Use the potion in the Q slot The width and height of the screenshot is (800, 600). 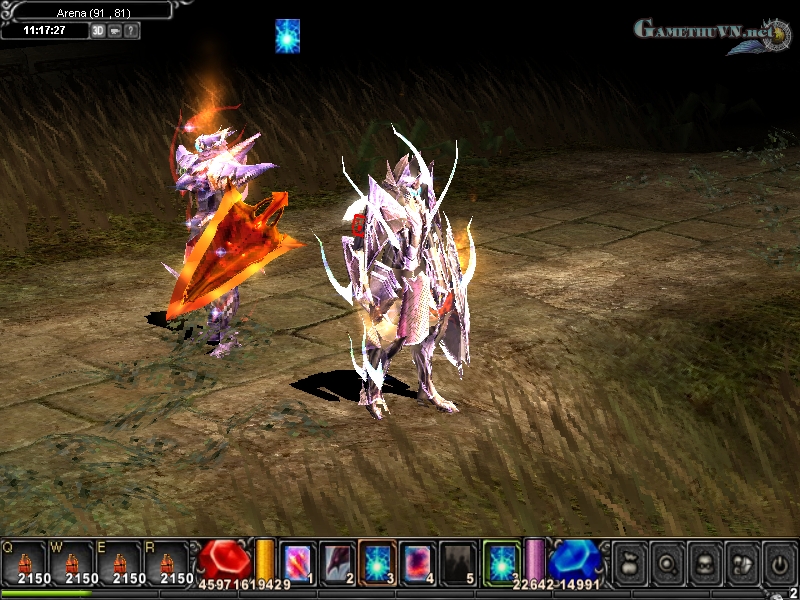click(x=26, y=562)
